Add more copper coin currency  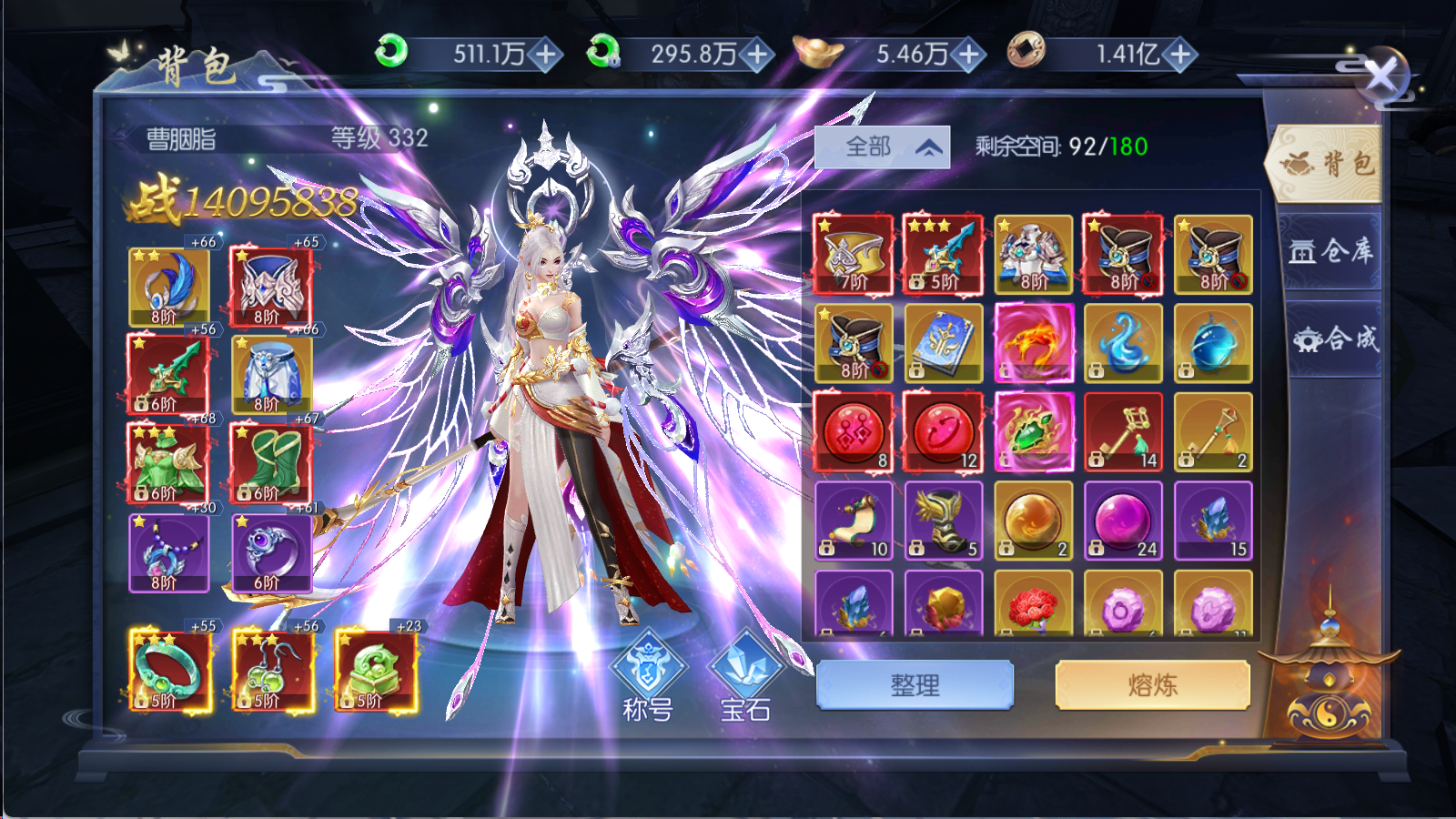tap(1180, 55)
